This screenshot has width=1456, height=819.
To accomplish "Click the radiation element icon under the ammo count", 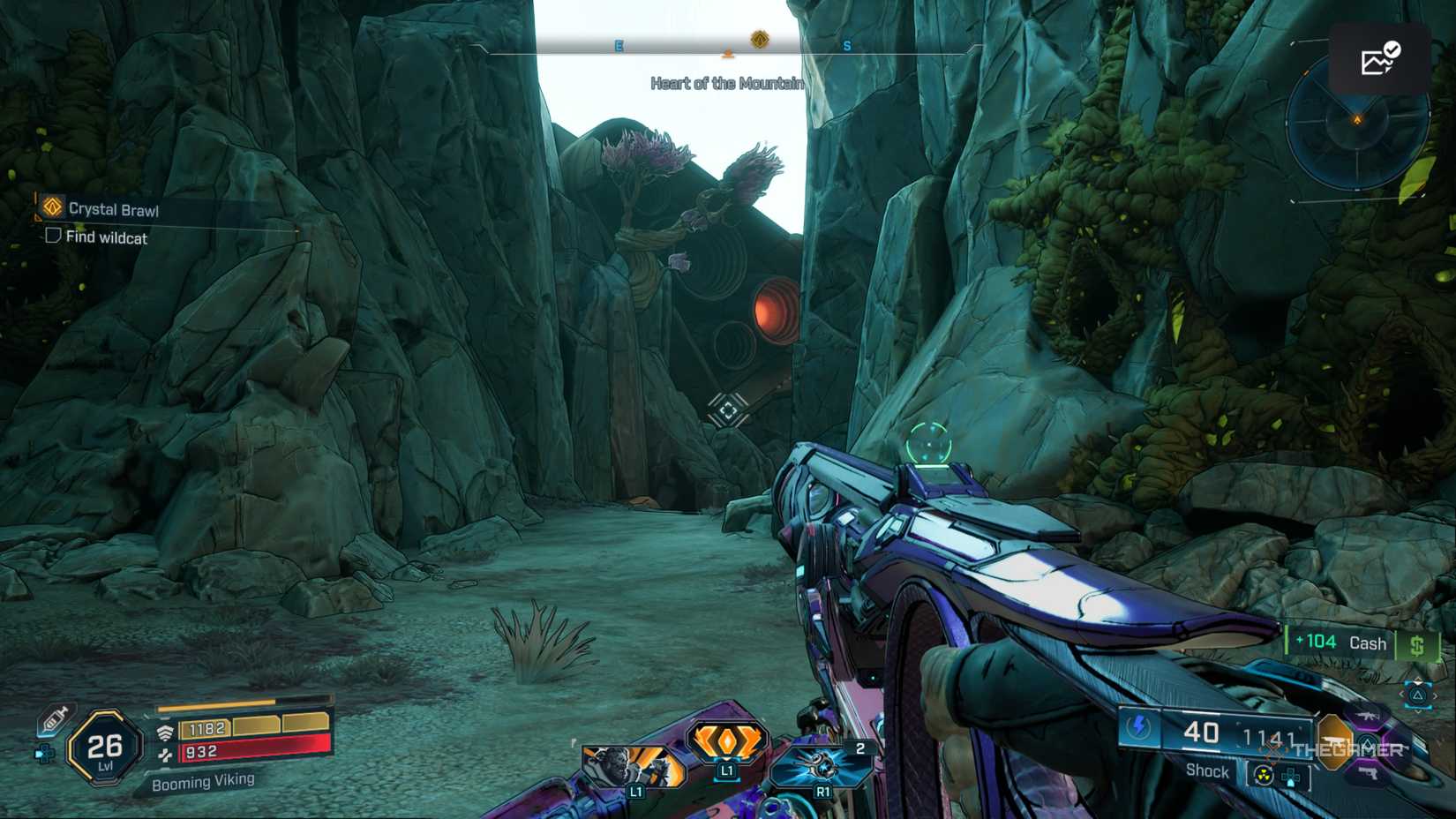I will pos(1264,774).
